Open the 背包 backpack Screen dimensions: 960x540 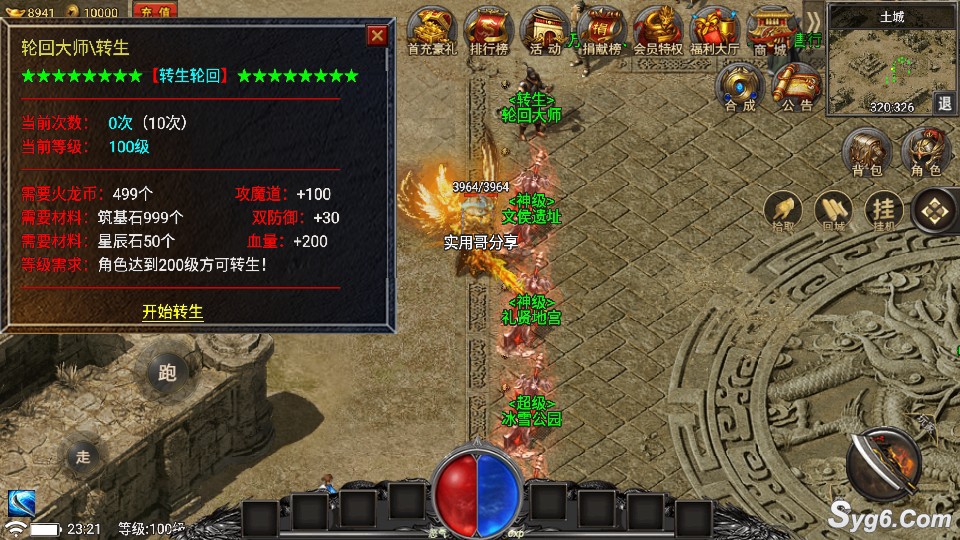coord(866,153)
